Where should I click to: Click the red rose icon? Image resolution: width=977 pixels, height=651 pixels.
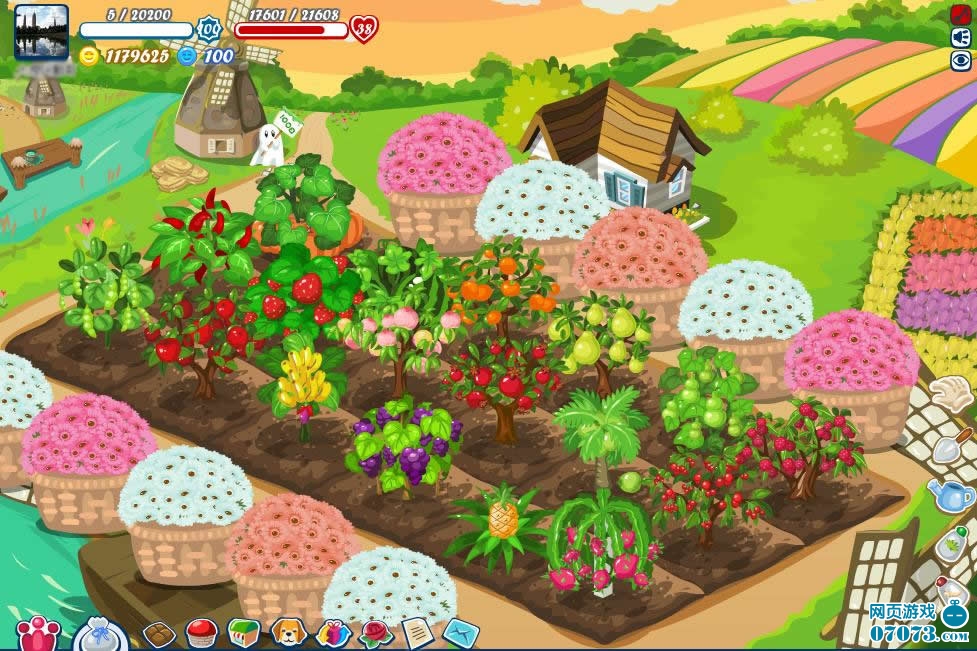(375, 633)
